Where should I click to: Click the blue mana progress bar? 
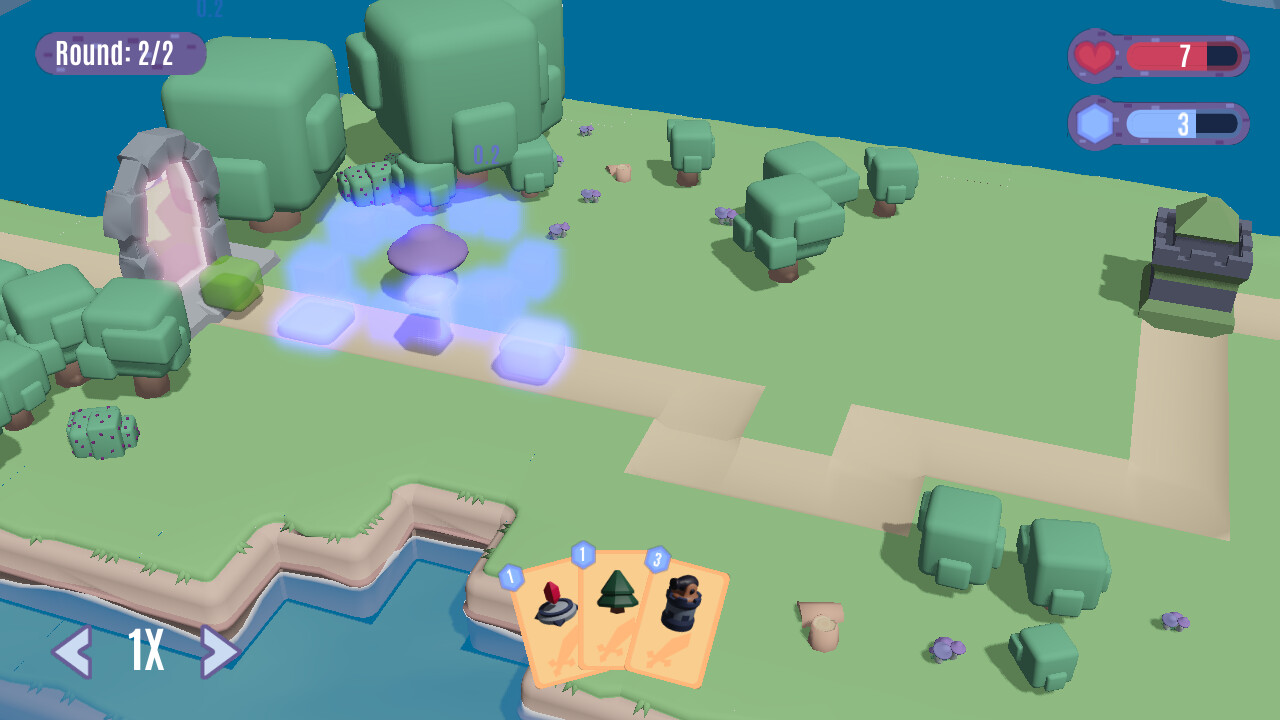click(x=1165, y=123)
